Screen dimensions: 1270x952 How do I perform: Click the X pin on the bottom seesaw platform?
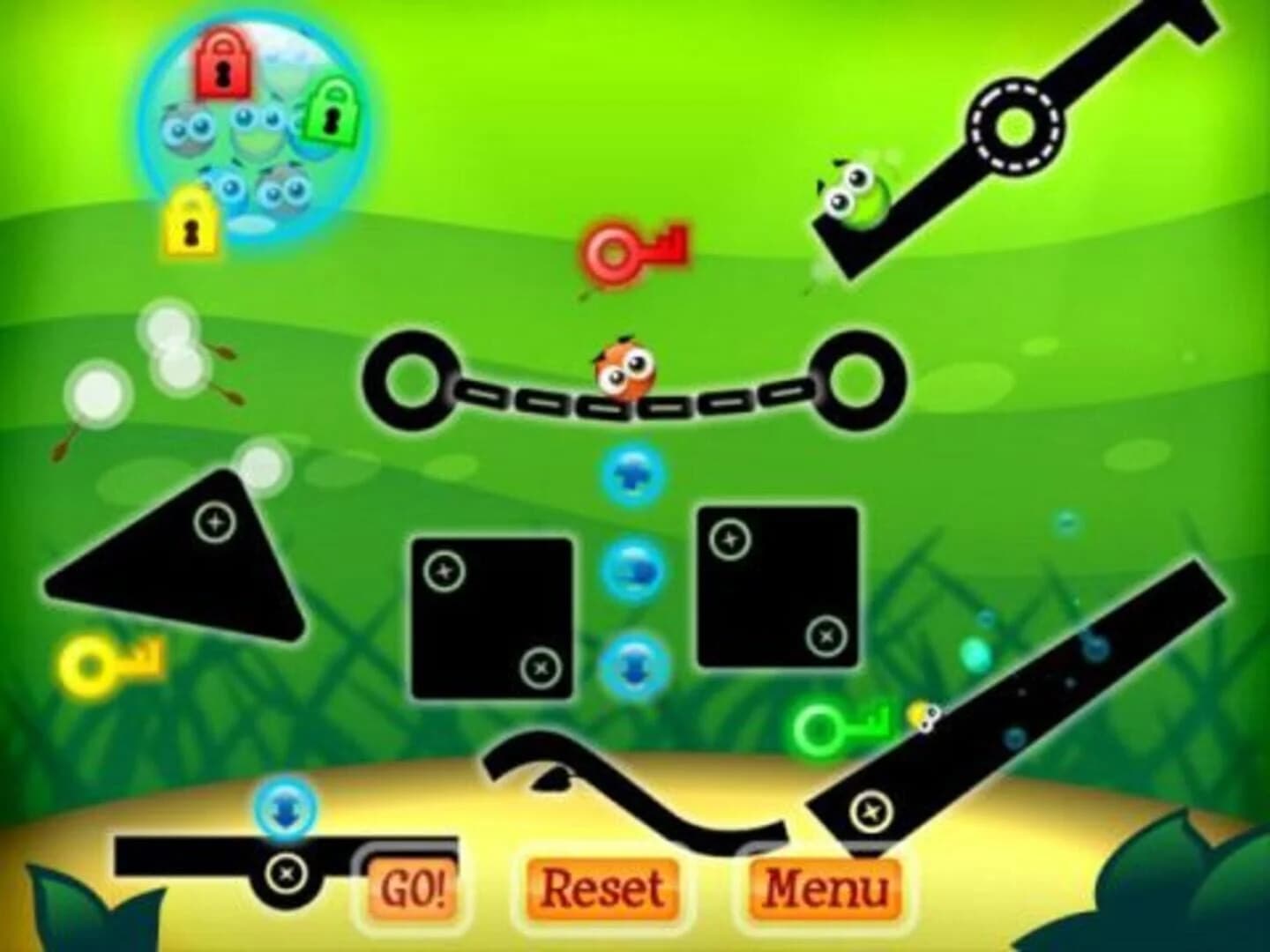pyautogui.click(x=287, y=873)
